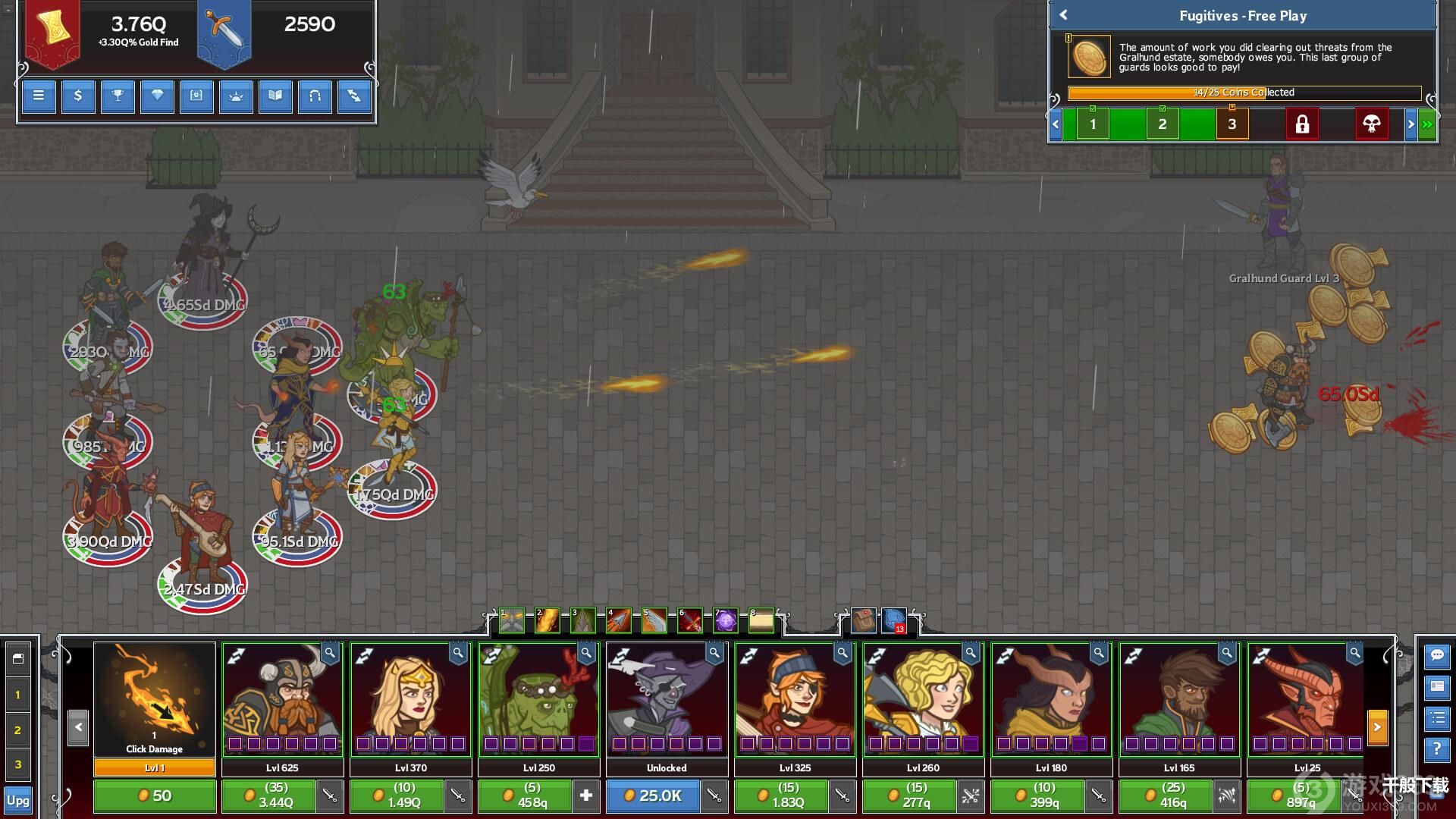Open the main menu hamburger button
Image resolution: width=1456 pixels, height=819 pixels.
click(x=39, y=96)
